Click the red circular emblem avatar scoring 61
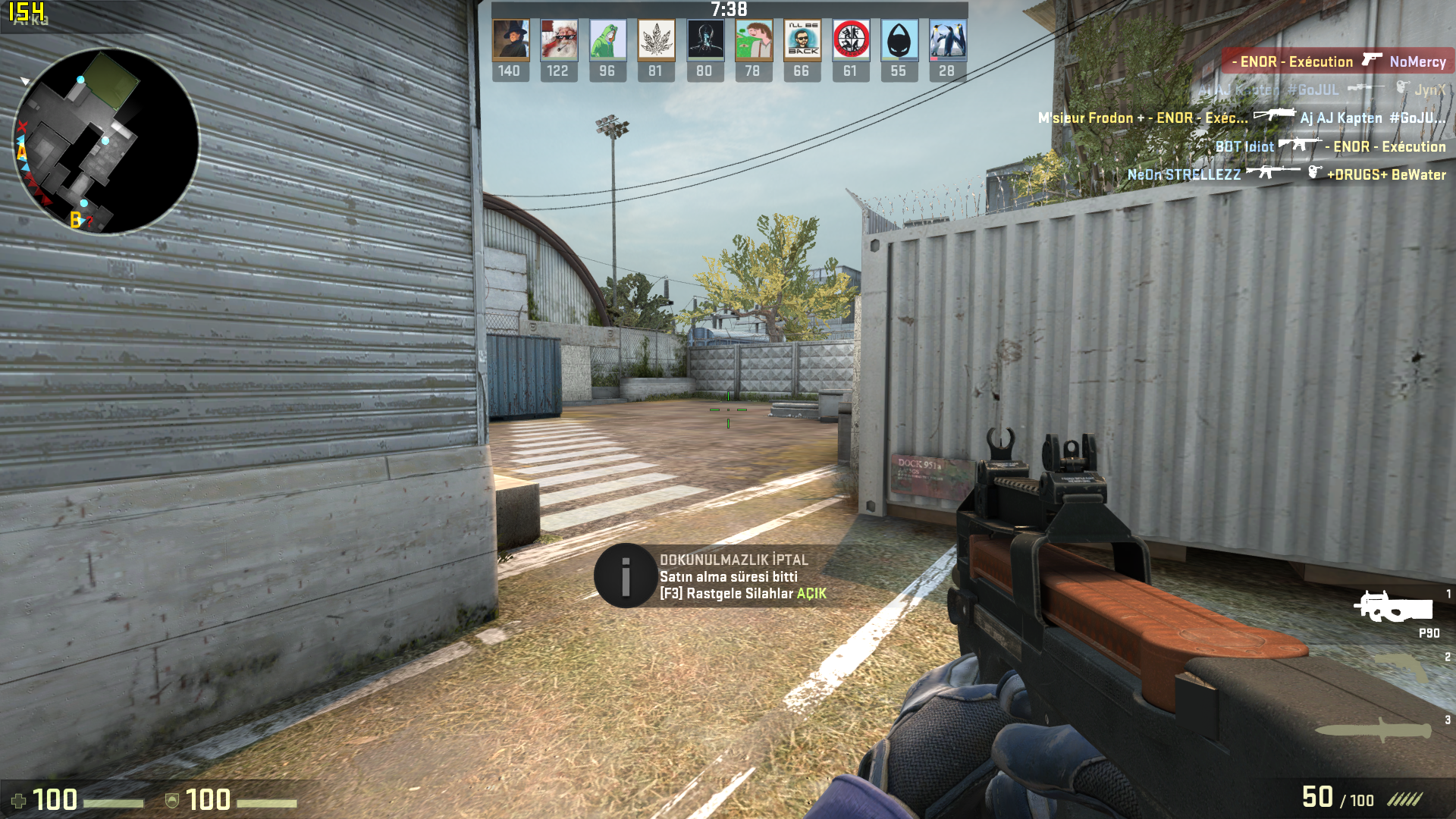1456x819 pixels. 850,40
